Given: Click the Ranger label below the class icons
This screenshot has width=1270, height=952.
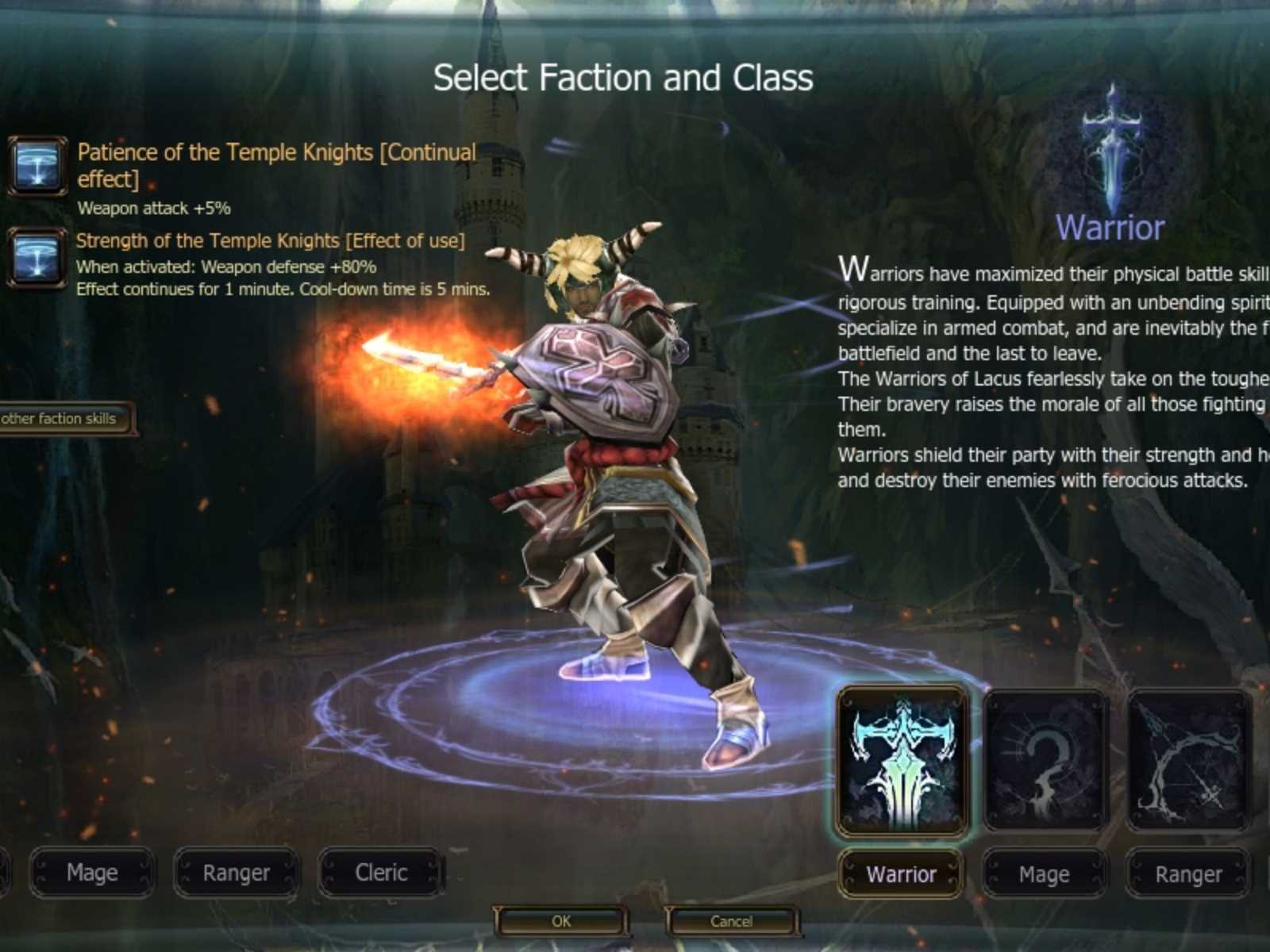Looking at the screenshot, I should pyautogui.click(x=1187, y=875).
